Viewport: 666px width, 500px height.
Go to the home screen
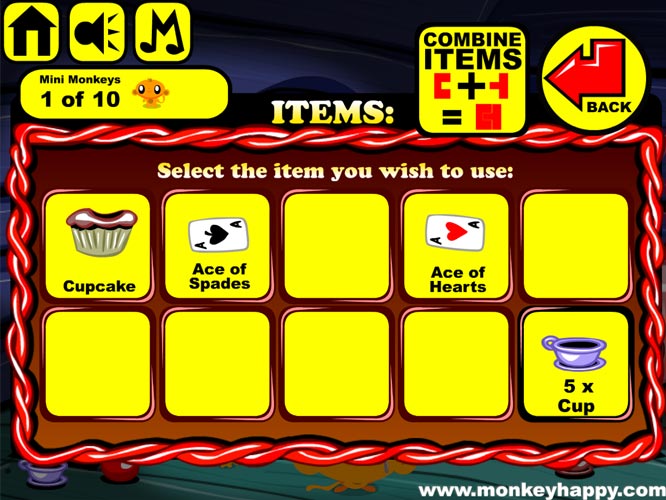pyautogui.click(x=30, y=32)
